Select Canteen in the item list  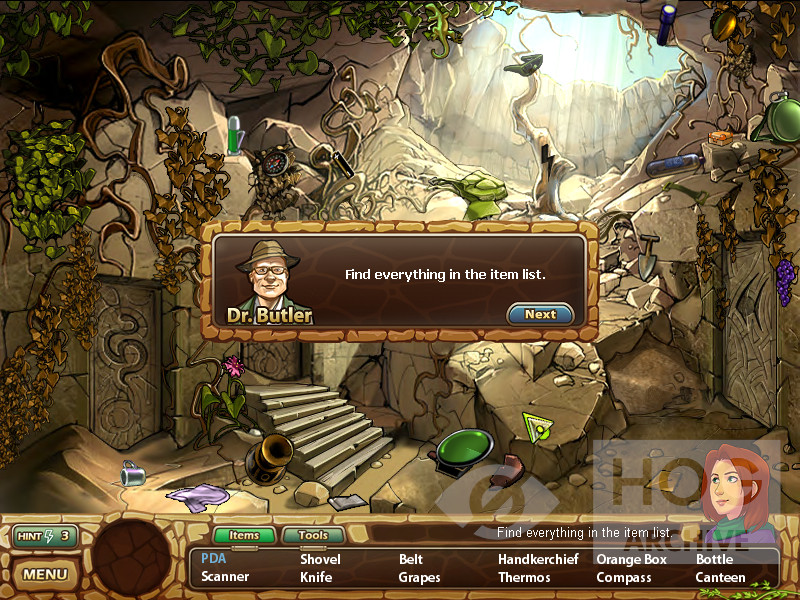pos(720,577)
